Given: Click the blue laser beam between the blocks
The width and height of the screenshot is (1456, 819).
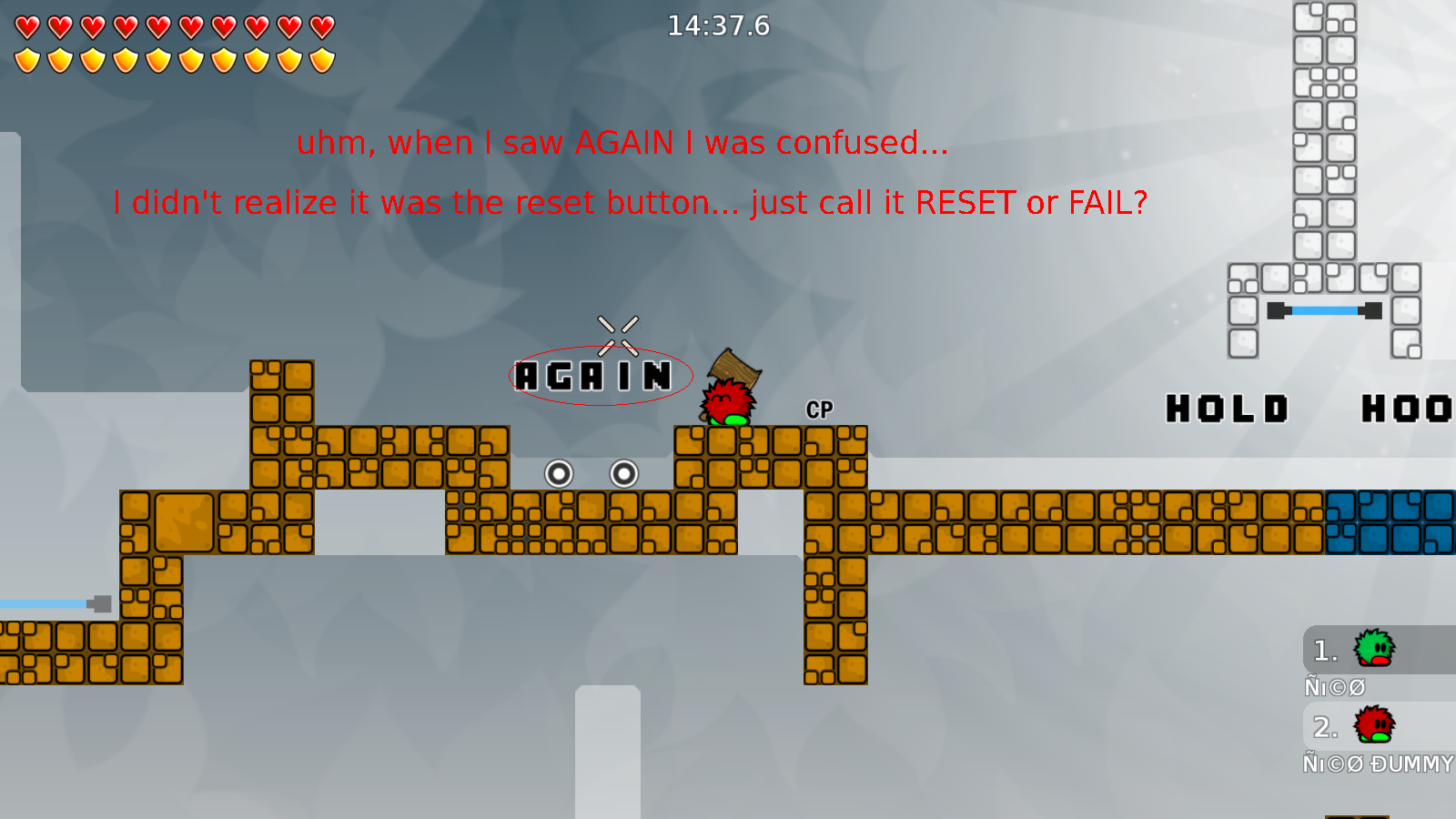Looking at the screenshot, I should point(1324,310).
